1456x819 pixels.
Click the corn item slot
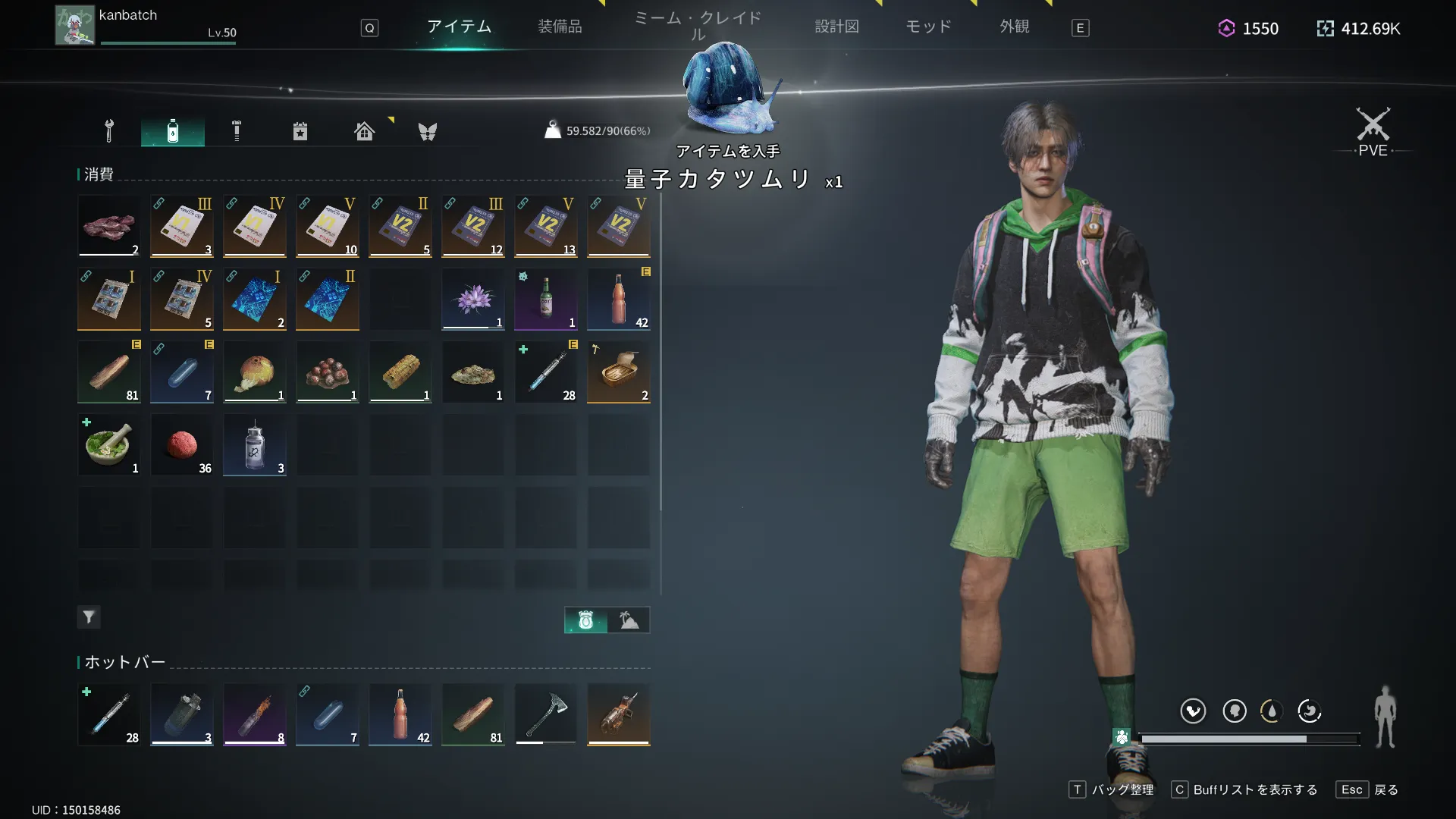pyautogui.click(x=400, y=372)
